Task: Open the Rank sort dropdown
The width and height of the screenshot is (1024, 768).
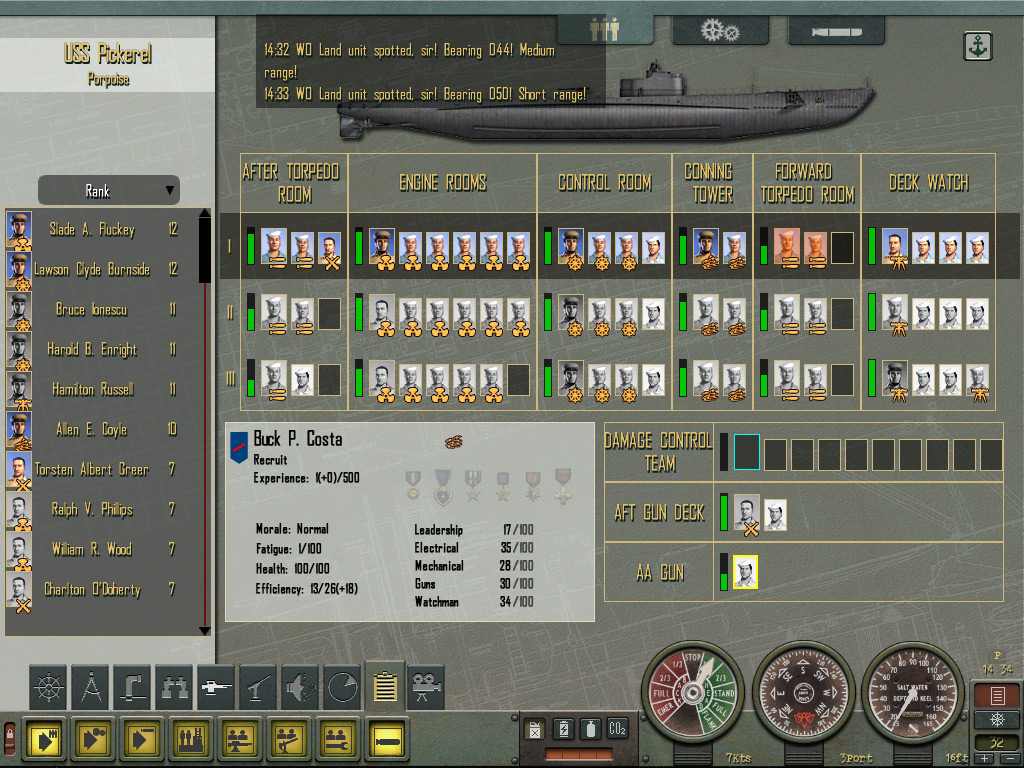Action: point(108,190)
